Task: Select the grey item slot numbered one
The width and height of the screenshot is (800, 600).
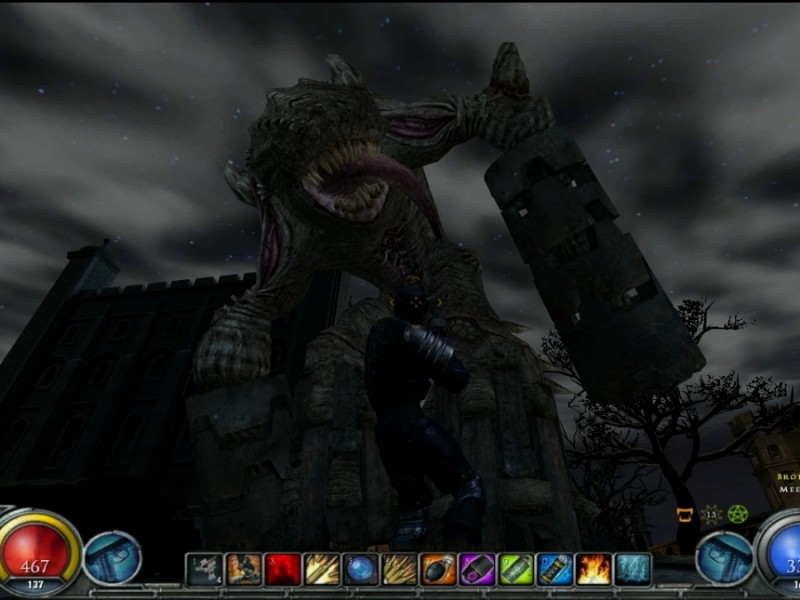Action: tap(204, 569)
